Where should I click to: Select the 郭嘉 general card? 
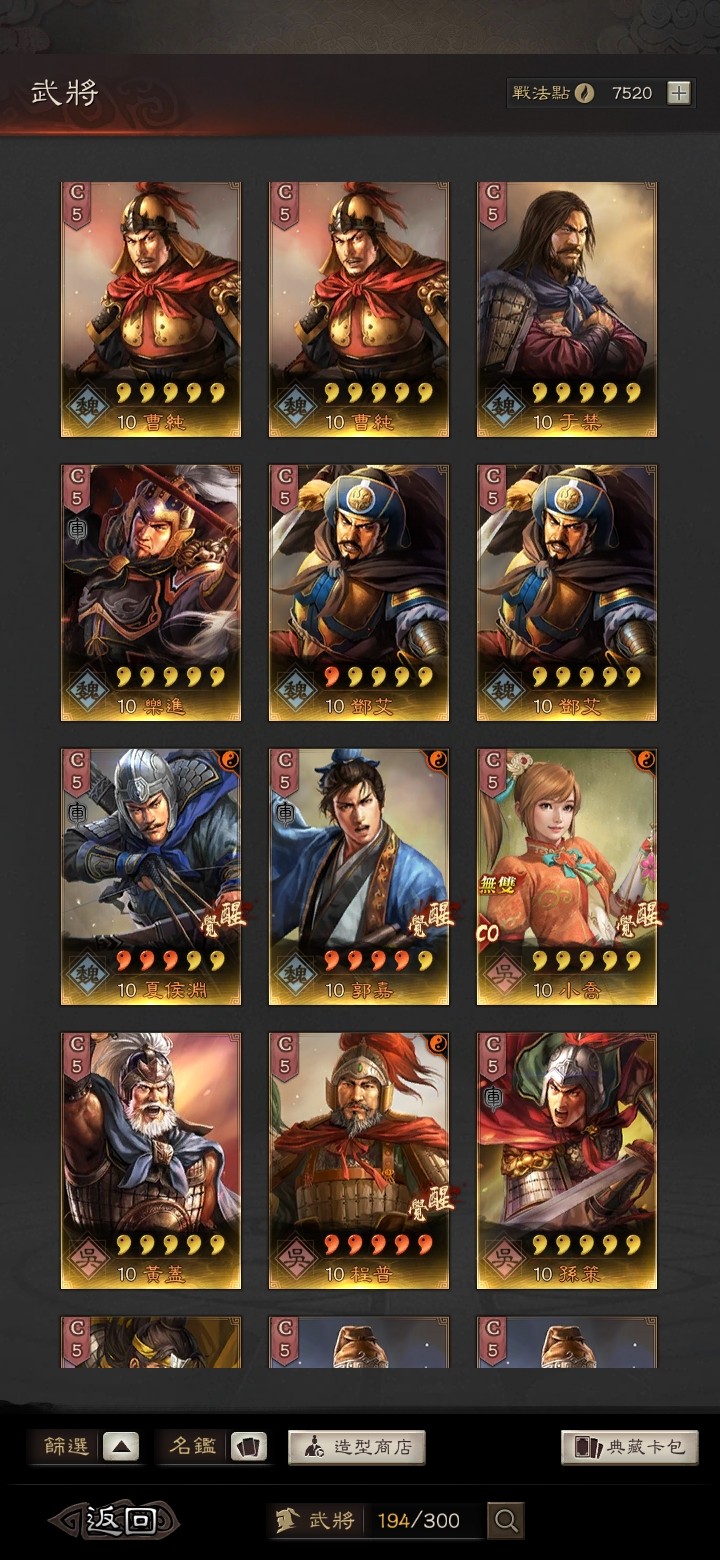coord(358,877)
